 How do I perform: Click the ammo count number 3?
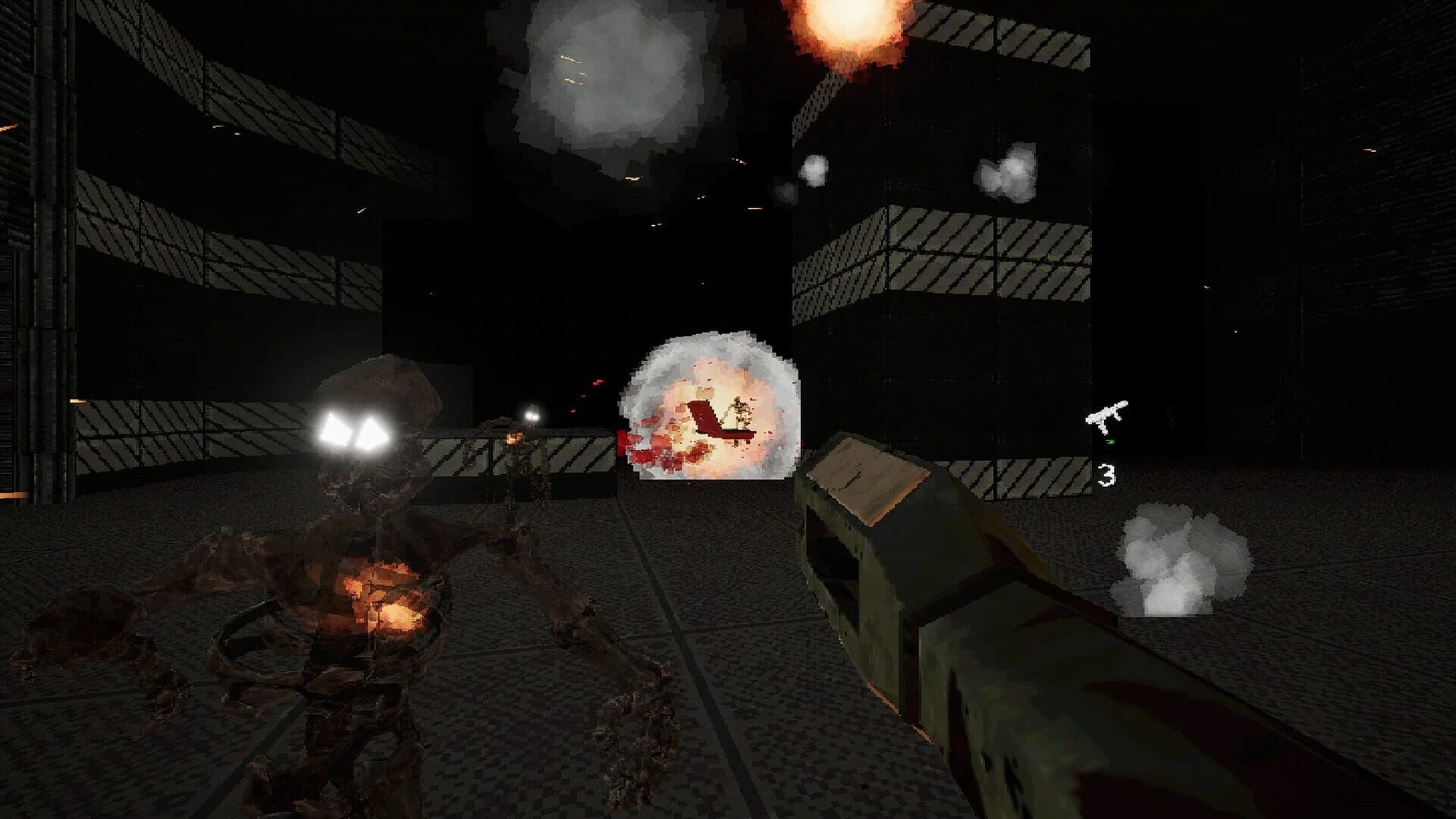click(x=1107, y=475)
